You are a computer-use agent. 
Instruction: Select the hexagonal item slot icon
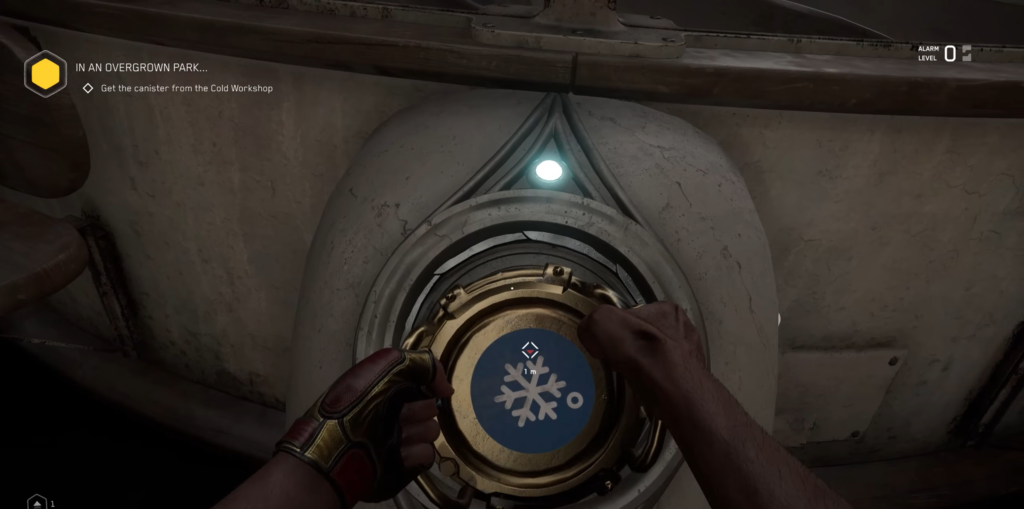pyautogui.click(x=37, y=502)
